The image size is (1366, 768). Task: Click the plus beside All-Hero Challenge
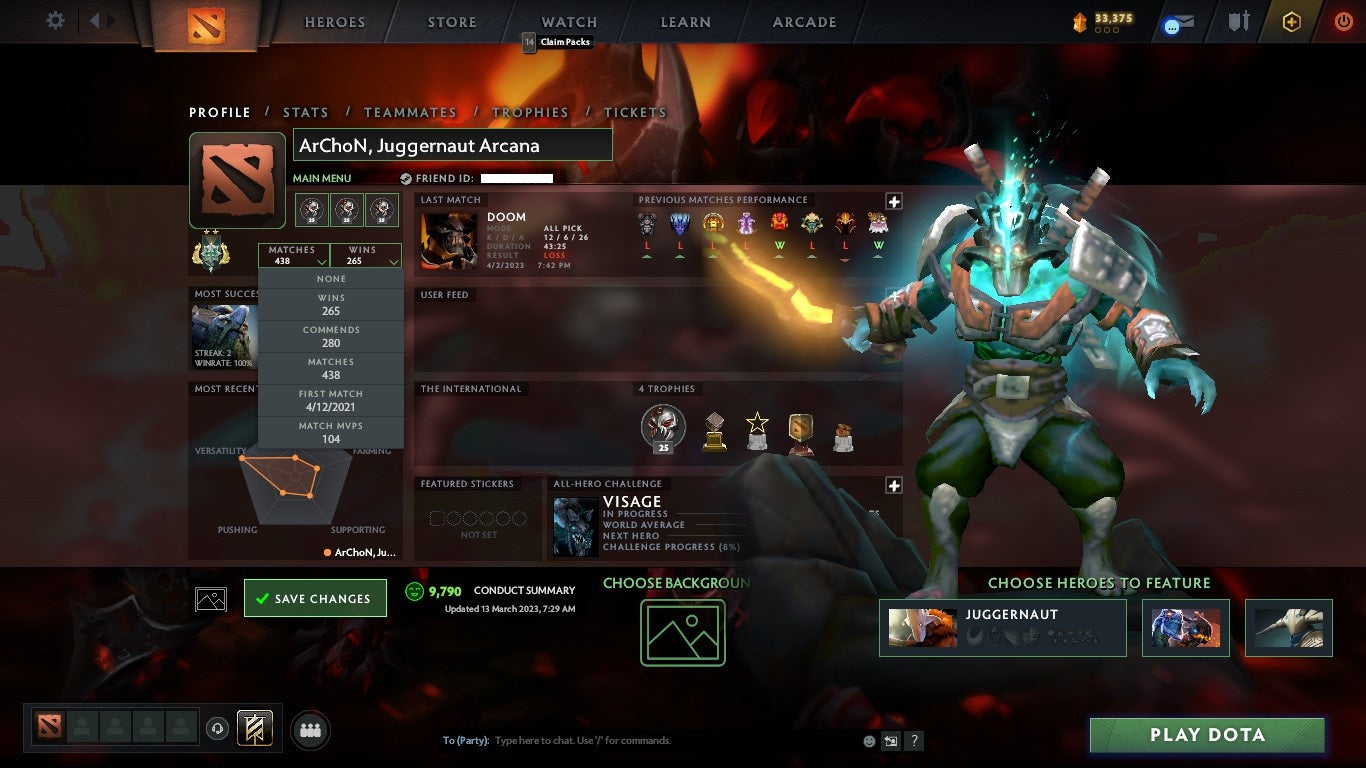(893, 485)
